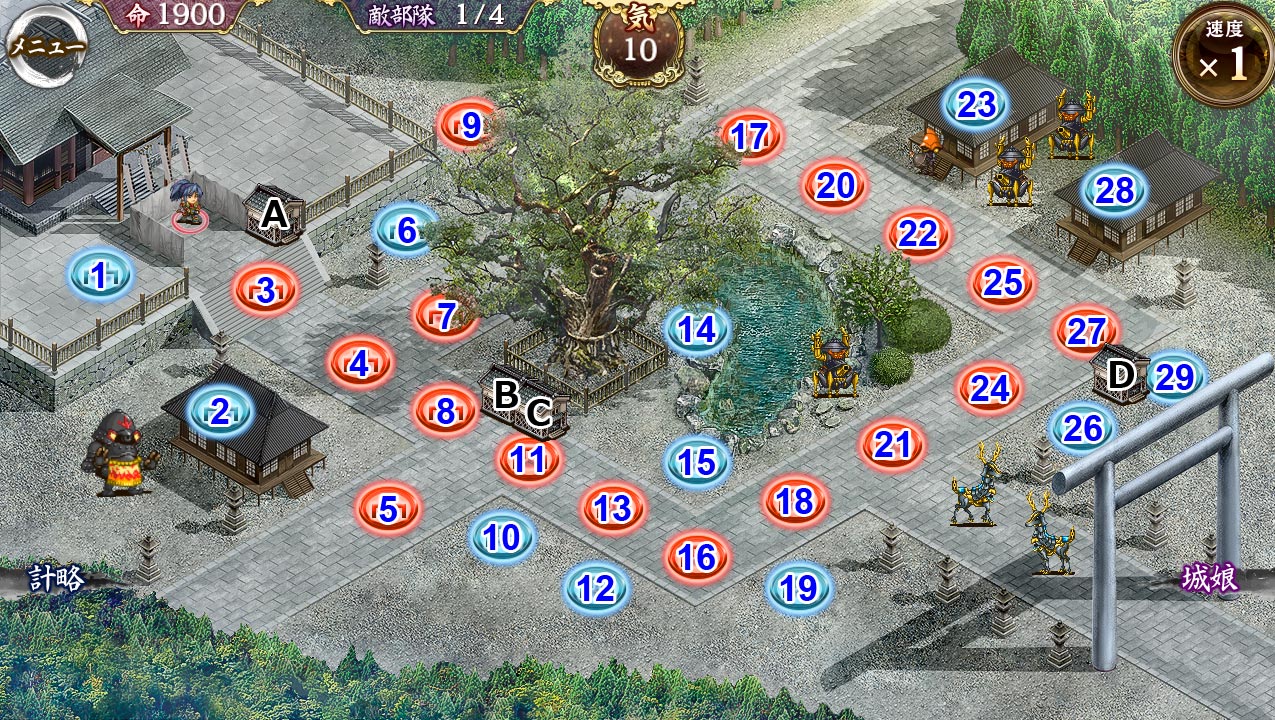Pick red deployment tile 16
Image resolution: width=1275 pixels, height=720 pixels.
[697, 557]
